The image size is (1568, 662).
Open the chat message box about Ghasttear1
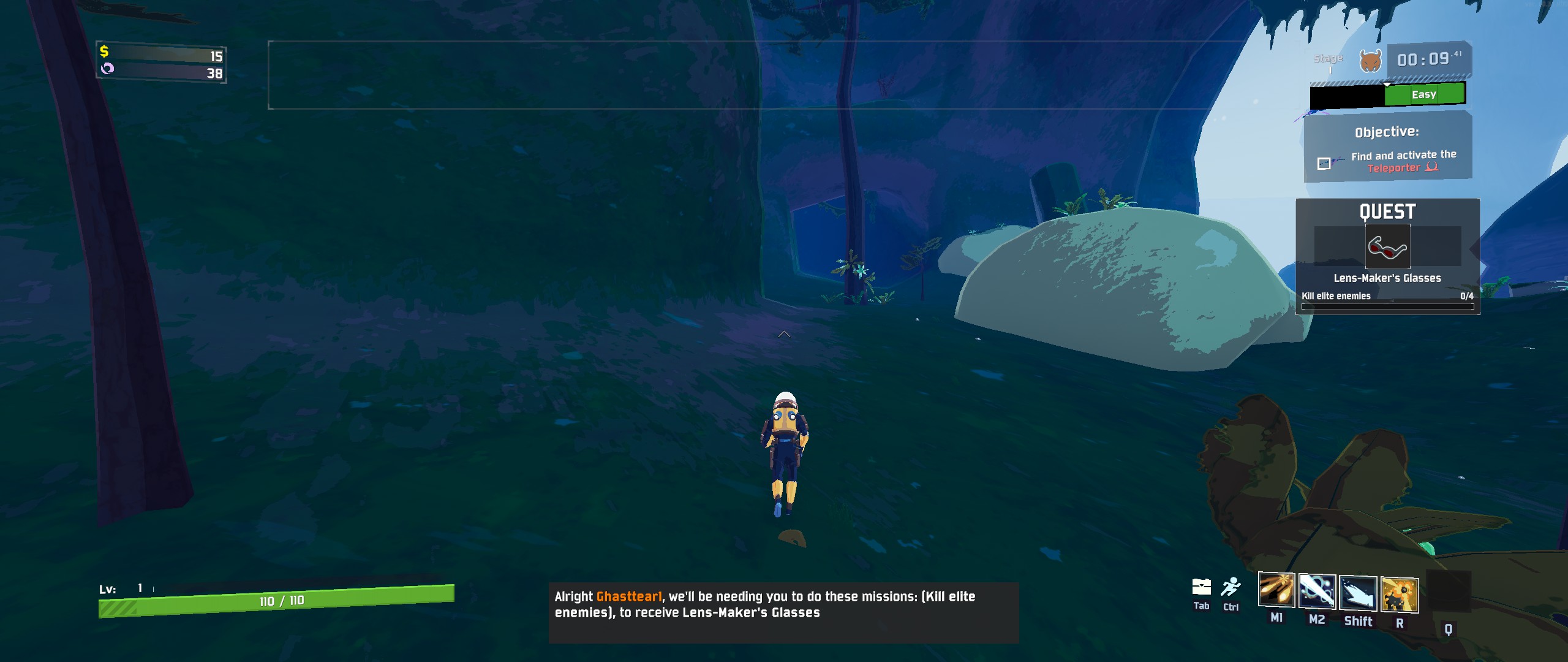coord(783,612)
